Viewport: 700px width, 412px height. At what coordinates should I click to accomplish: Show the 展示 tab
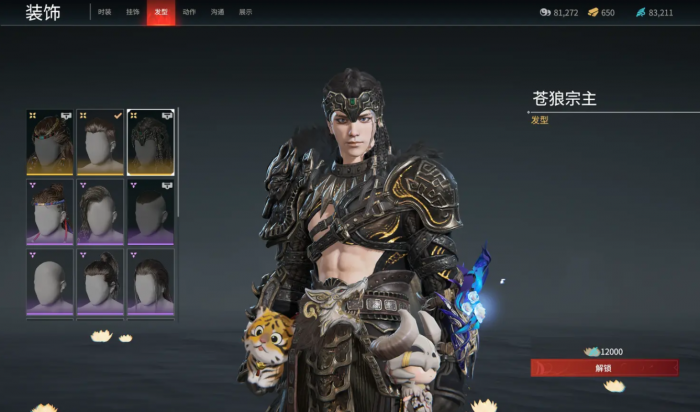245,12
